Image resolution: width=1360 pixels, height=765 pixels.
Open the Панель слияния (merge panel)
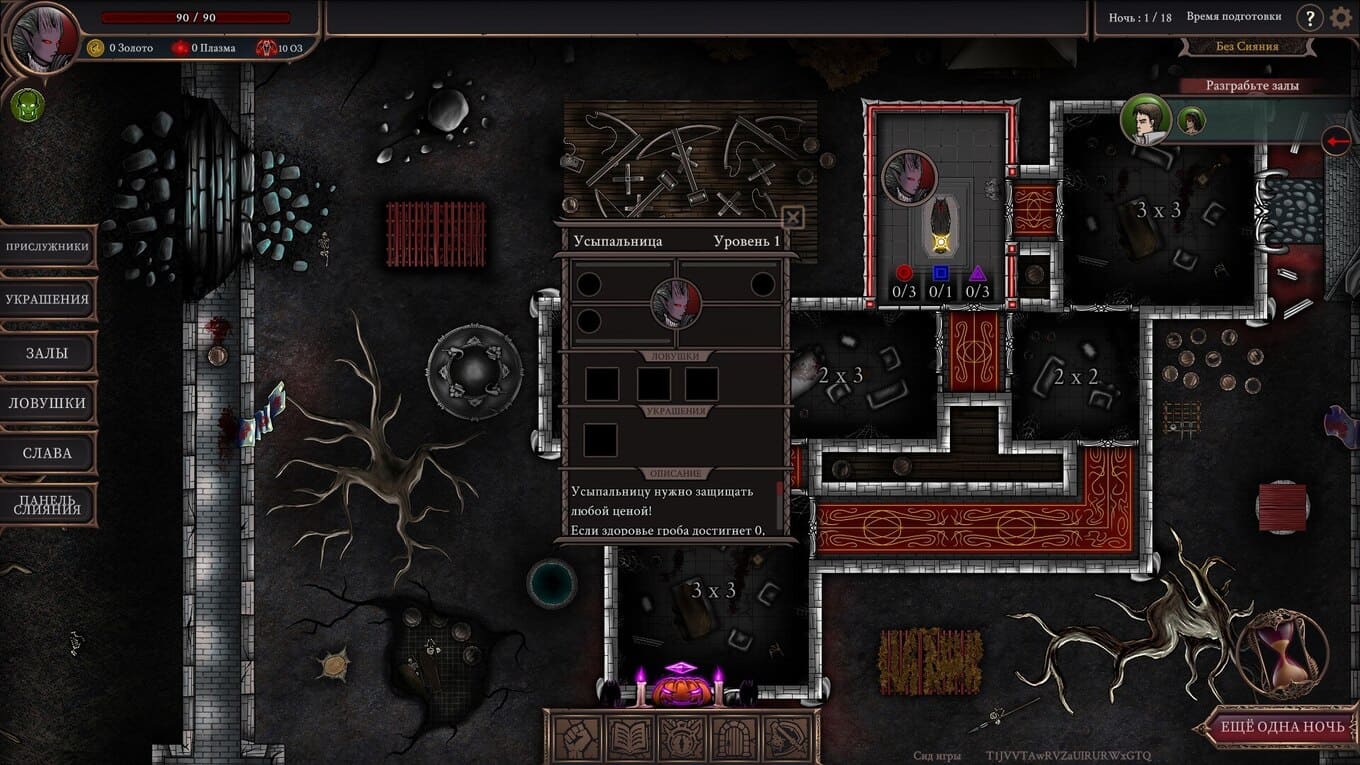point(47,503)
